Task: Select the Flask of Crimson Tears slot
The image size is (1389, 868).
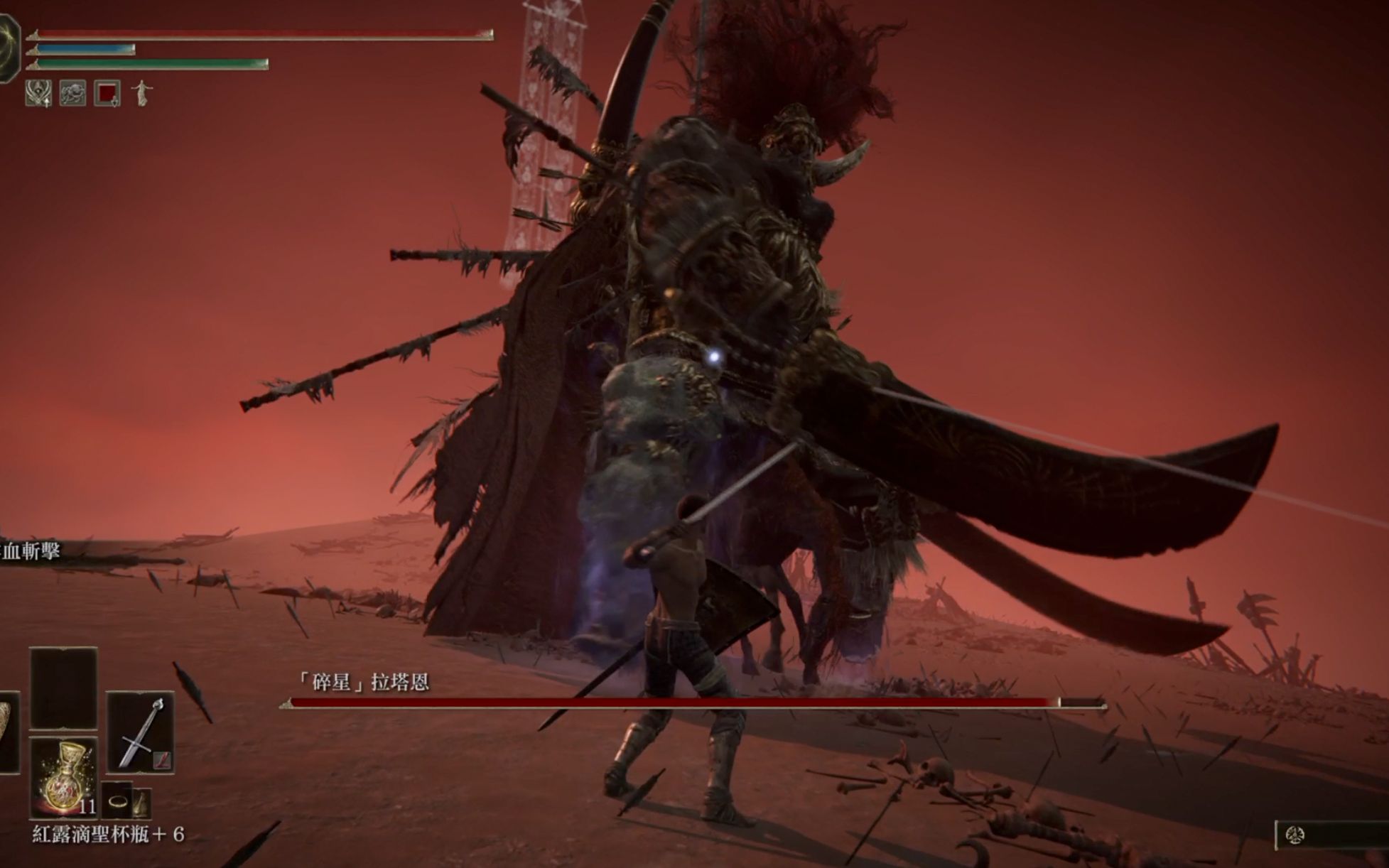Action: [64, 776]
